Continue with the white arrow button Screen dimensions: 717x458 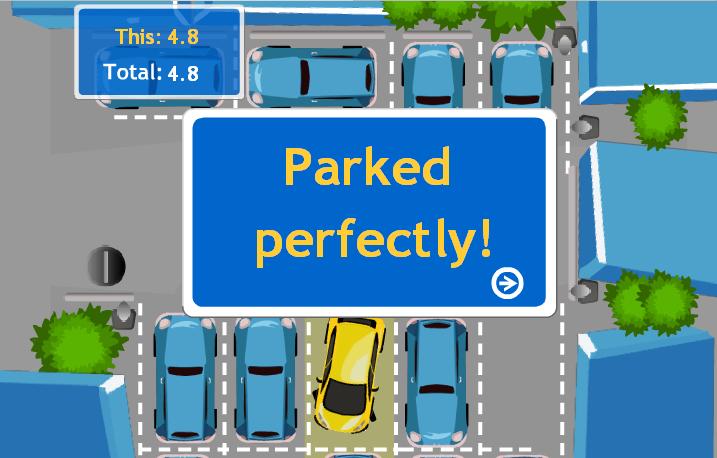508,284
